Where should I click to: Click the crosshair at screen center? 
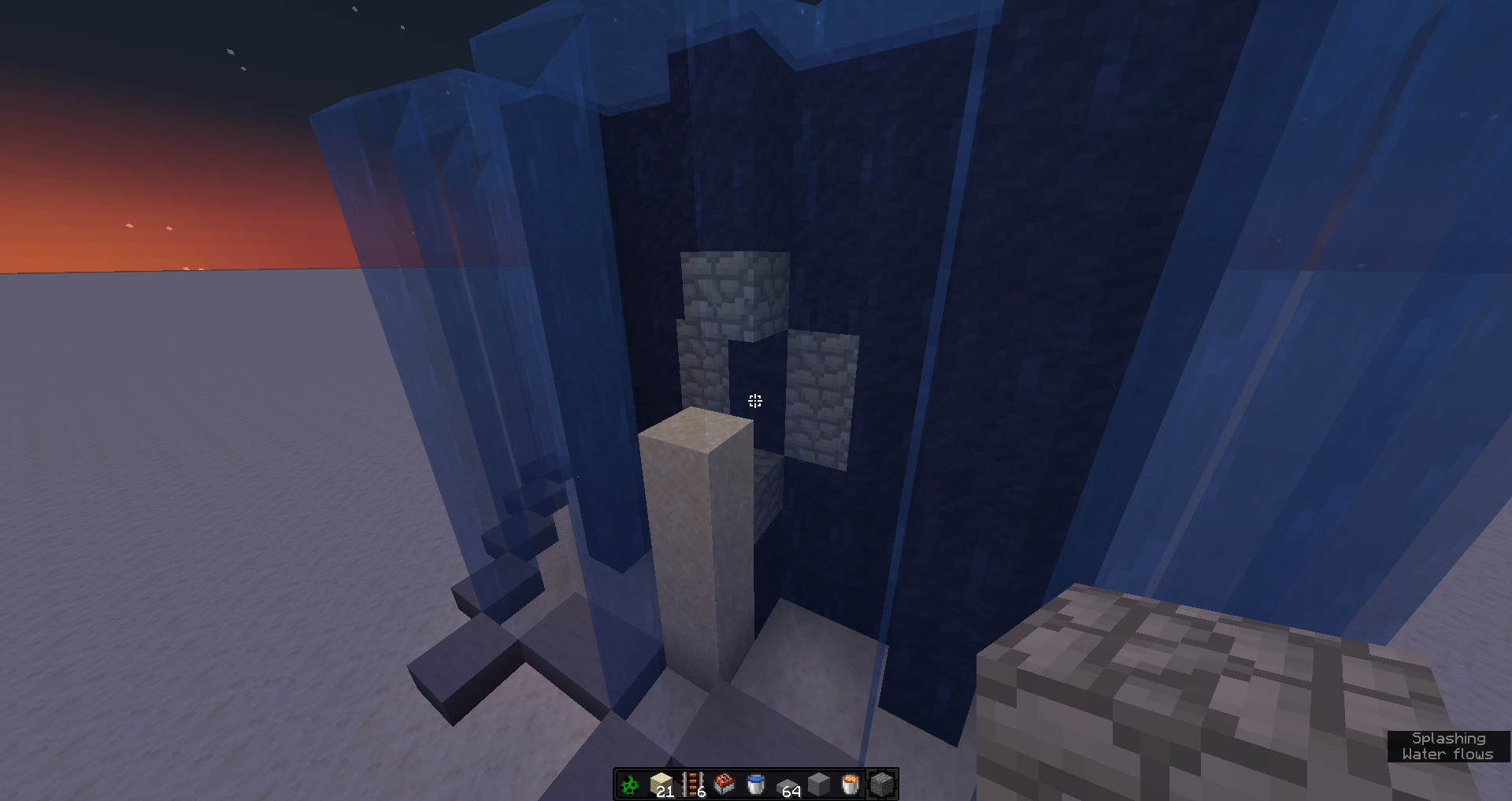[755, 401]
